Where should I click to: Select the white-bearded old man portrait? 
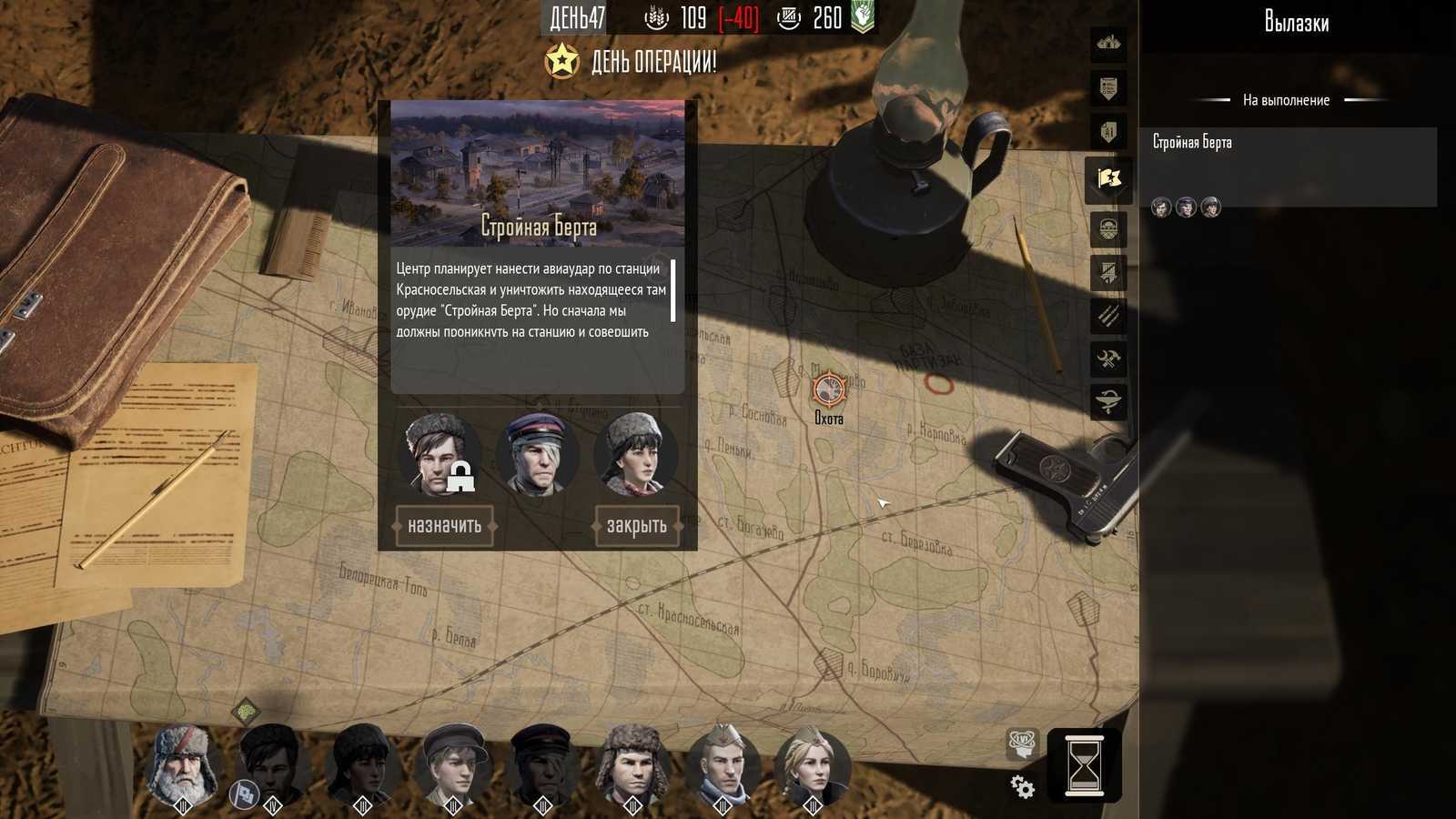(x=183, y=765)
